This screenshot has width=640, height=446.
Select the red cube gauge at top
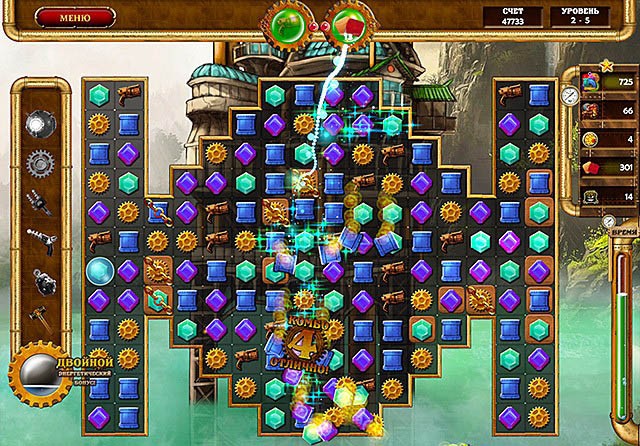pyautogui.click(x=348, y=24)
